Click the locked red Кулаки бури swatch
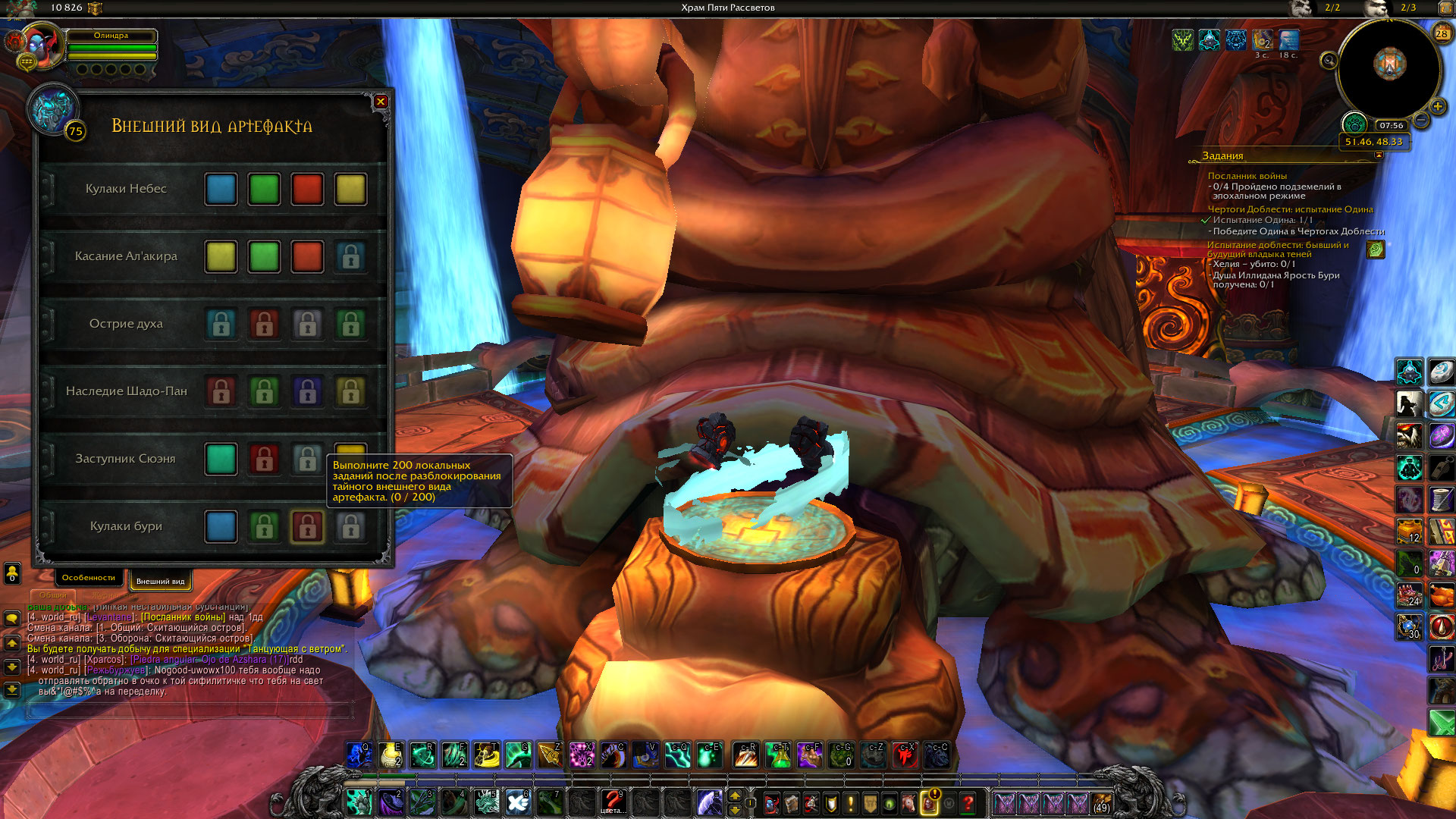The height and width of the screenshot is (819, 1456). pos(307,527)
